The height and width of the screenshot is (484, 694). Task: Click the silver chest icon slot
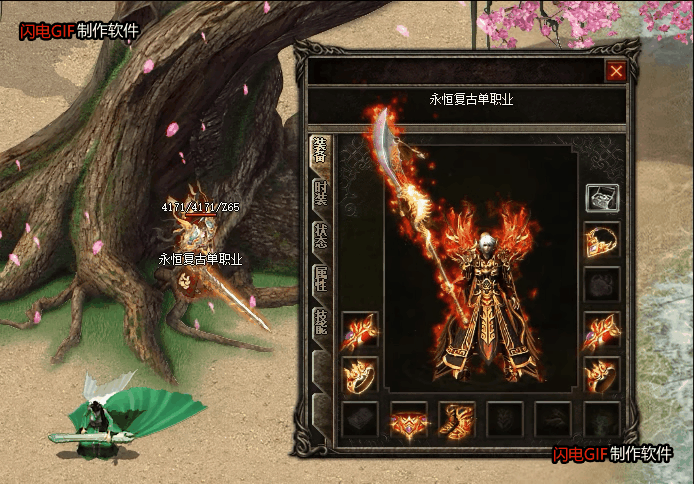(602, 198)
